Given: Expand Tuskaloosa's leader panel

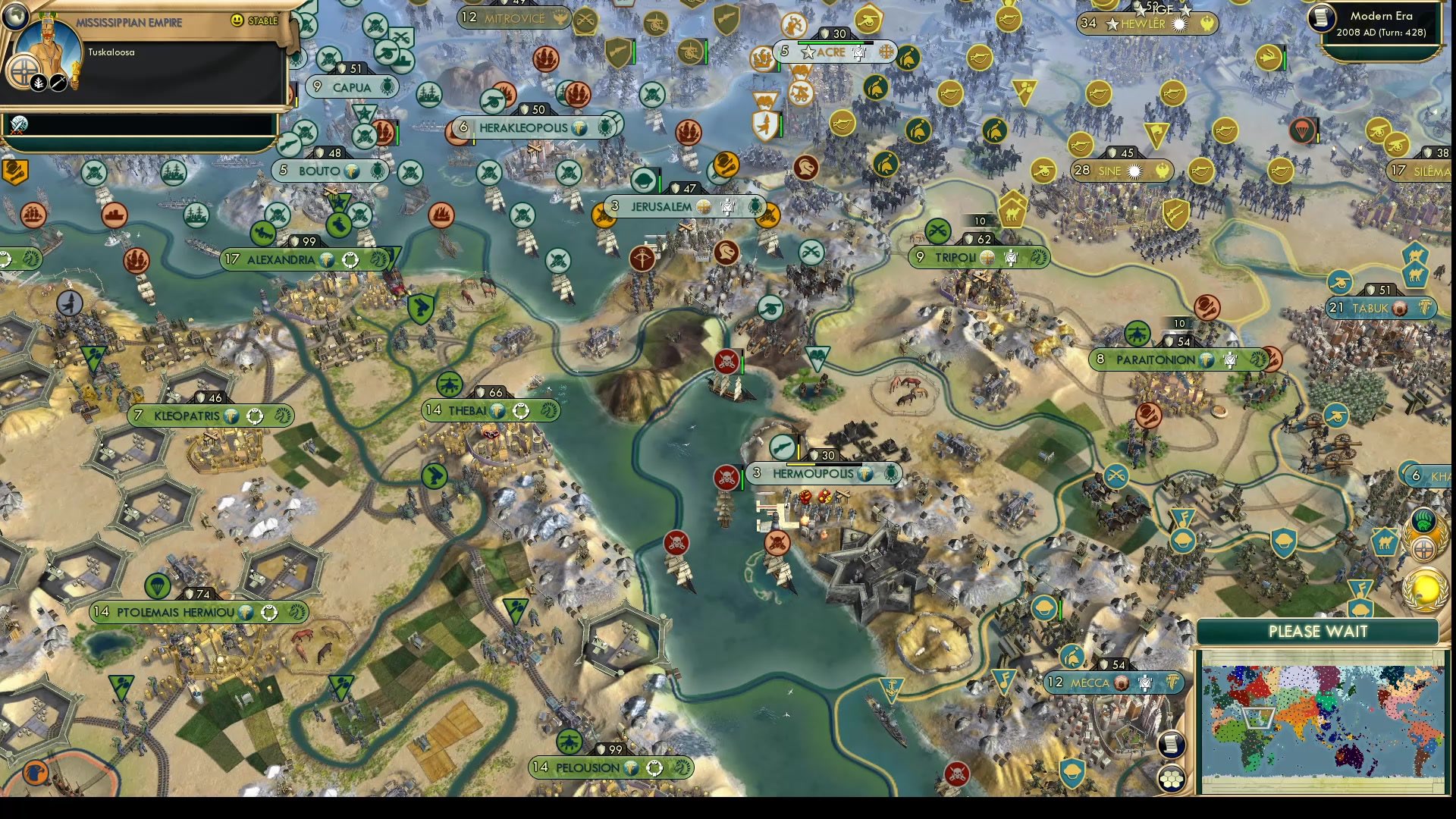Looking at the screenshot, I should (x=110, y=52).
